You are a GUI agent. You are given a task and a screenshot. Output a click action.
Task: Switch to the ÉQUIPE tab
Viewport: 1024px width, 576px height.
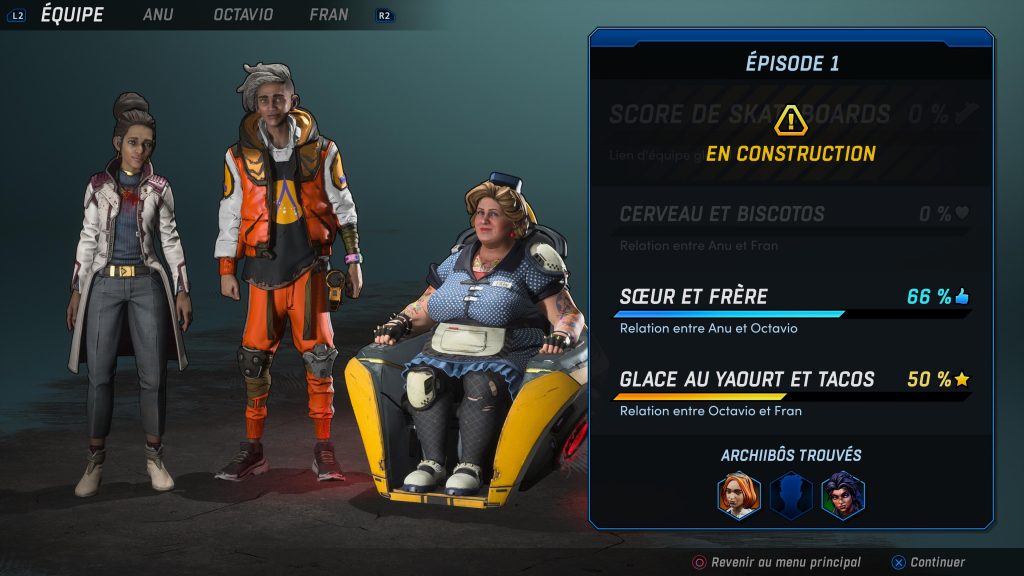point(71,15)
